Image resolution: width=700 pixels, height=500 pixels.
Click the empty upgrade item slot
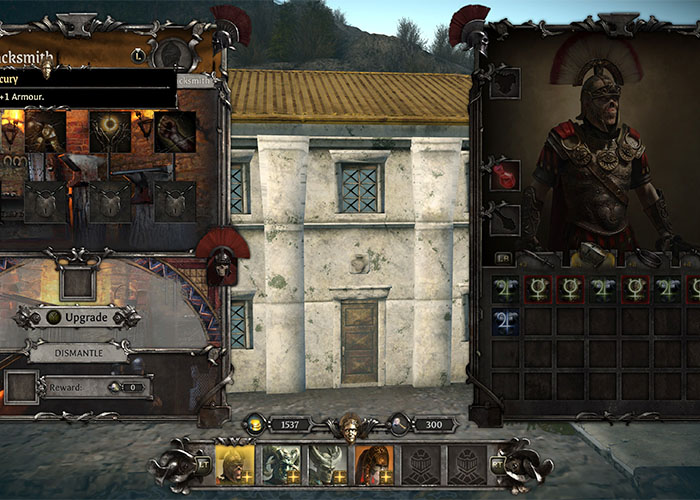tap(77, 282)
